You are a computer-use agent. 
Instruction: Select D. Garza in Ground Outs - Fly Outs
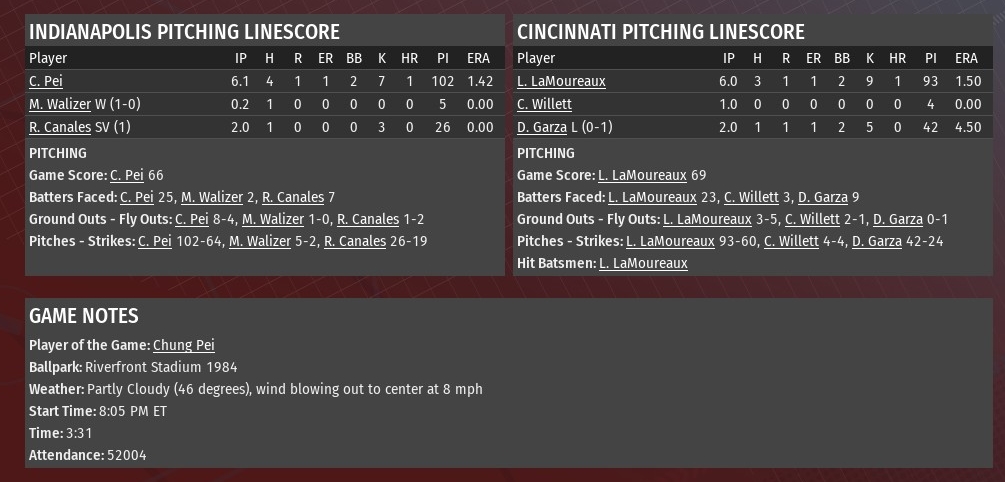coord(897,219)
